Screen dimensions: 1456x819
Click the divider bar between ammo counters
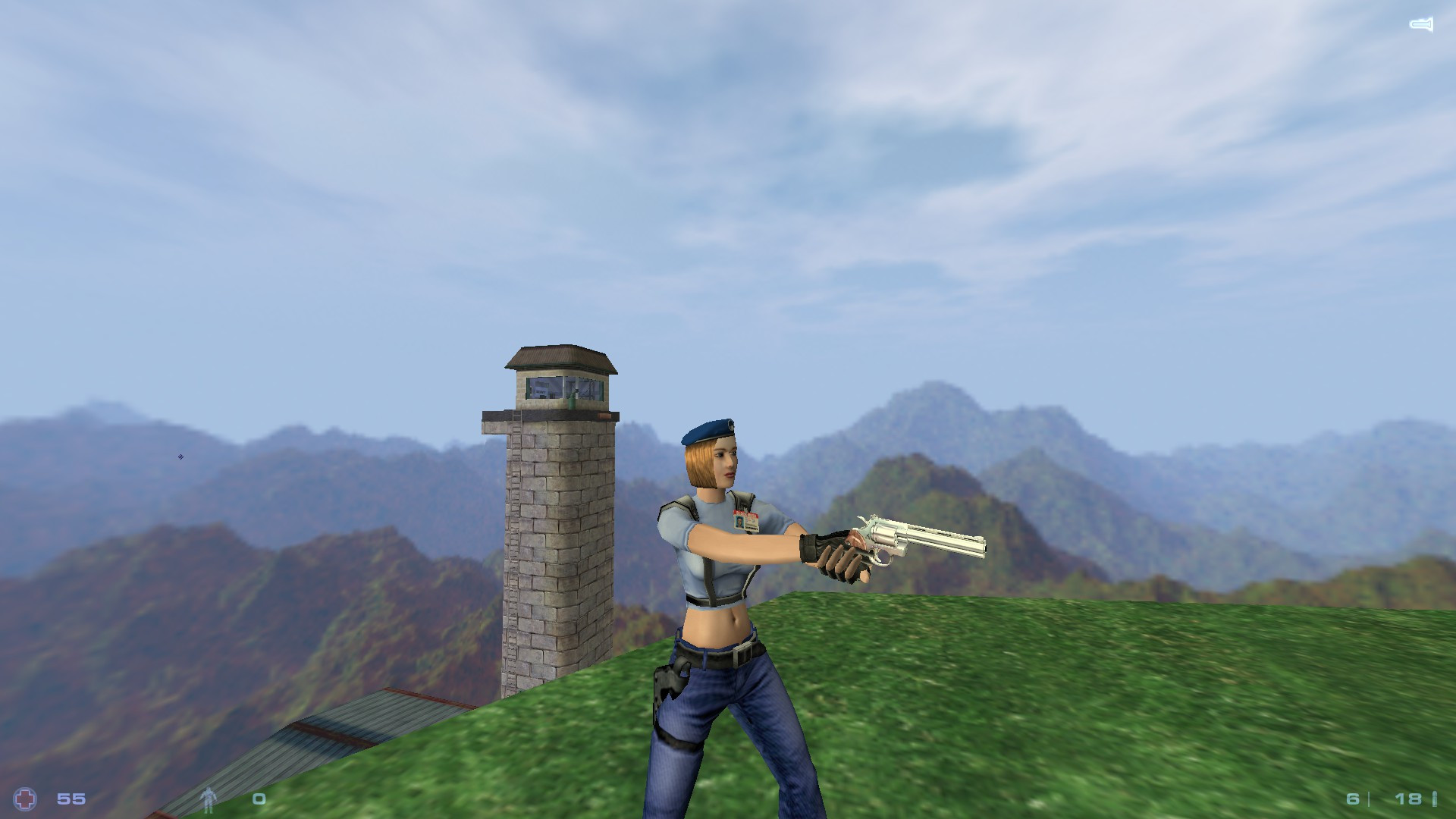click(1369, 799)
